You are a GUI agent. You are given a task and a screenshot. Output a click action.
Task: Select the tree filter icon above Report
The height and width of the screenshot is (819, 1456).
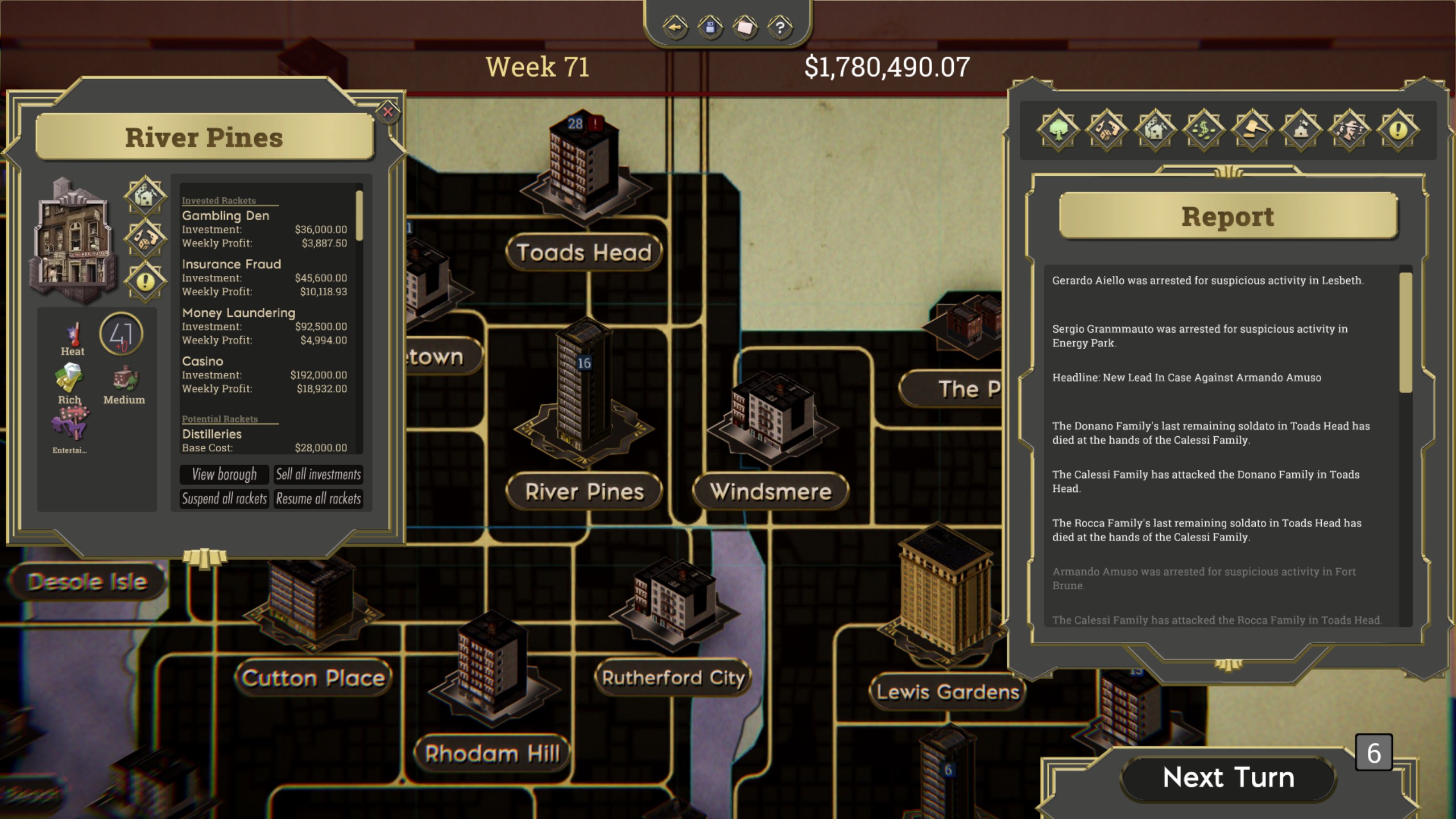tap(1058, 130)
